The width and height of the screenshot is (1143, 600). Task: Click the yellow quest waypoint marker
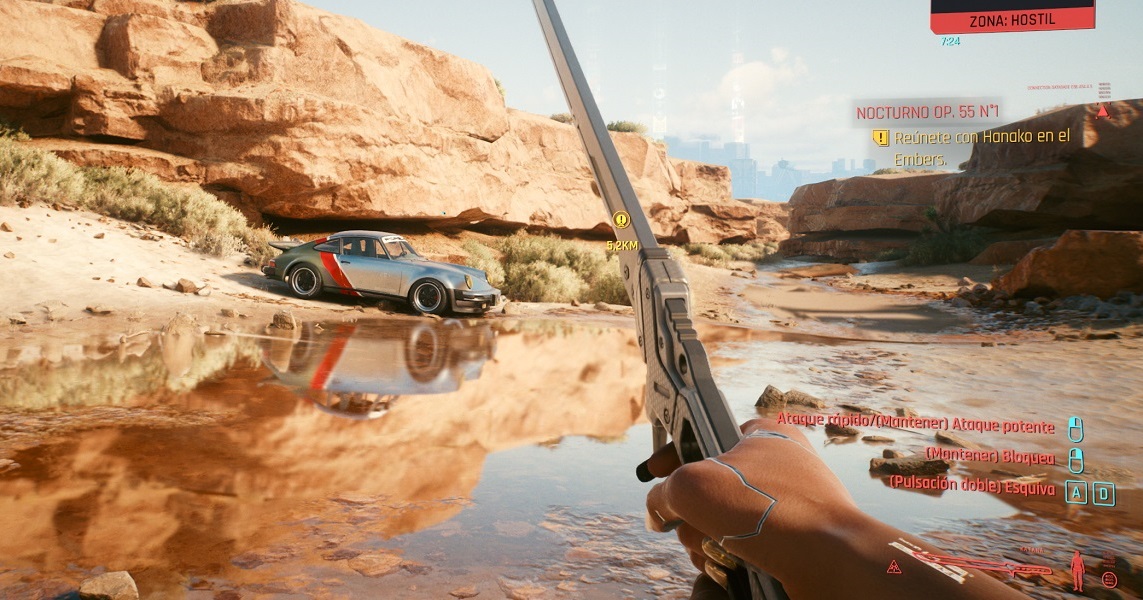click(621, 220)
